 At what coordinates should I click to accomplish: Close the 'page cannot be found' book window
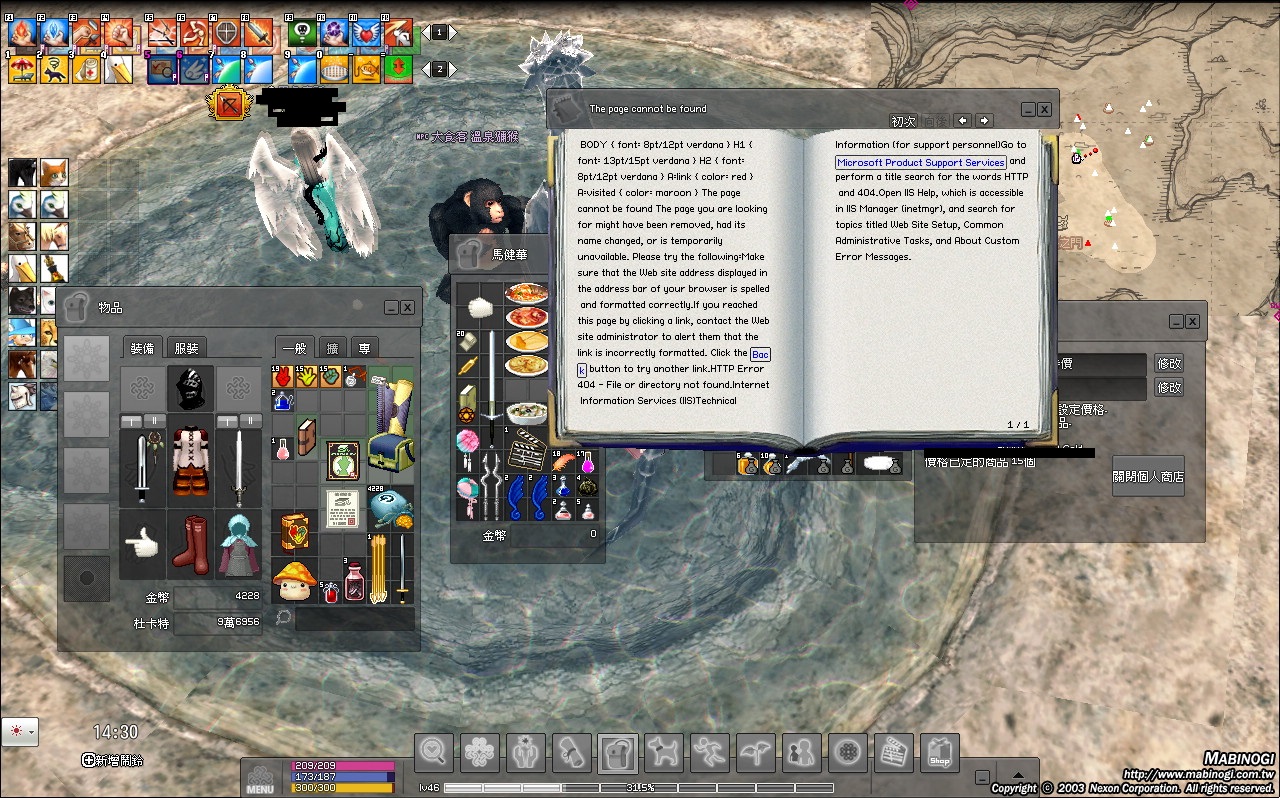pos(1044,110)
